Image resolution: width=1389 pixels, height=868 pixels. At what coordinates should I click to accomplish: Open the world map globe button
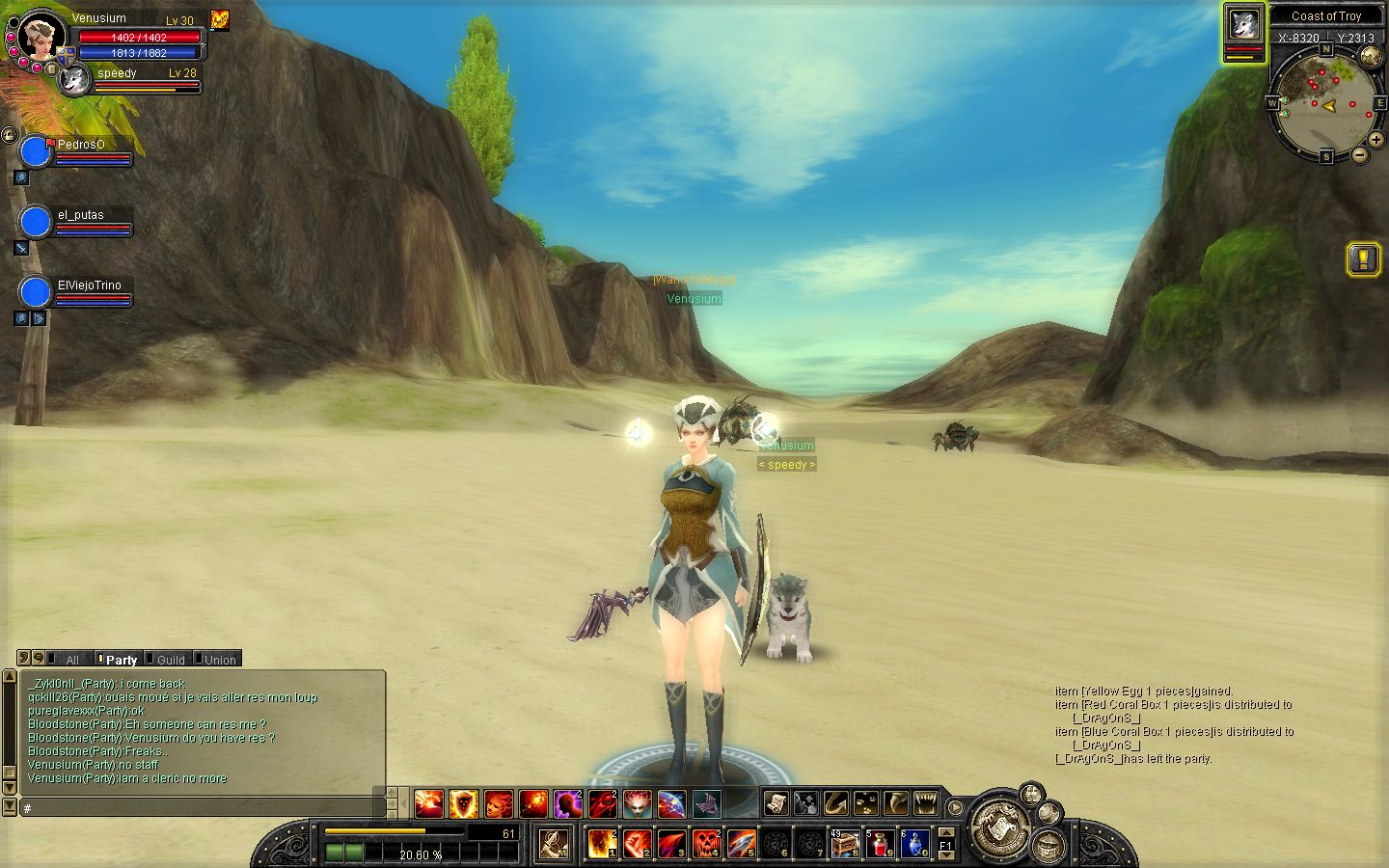point(1371,57)
